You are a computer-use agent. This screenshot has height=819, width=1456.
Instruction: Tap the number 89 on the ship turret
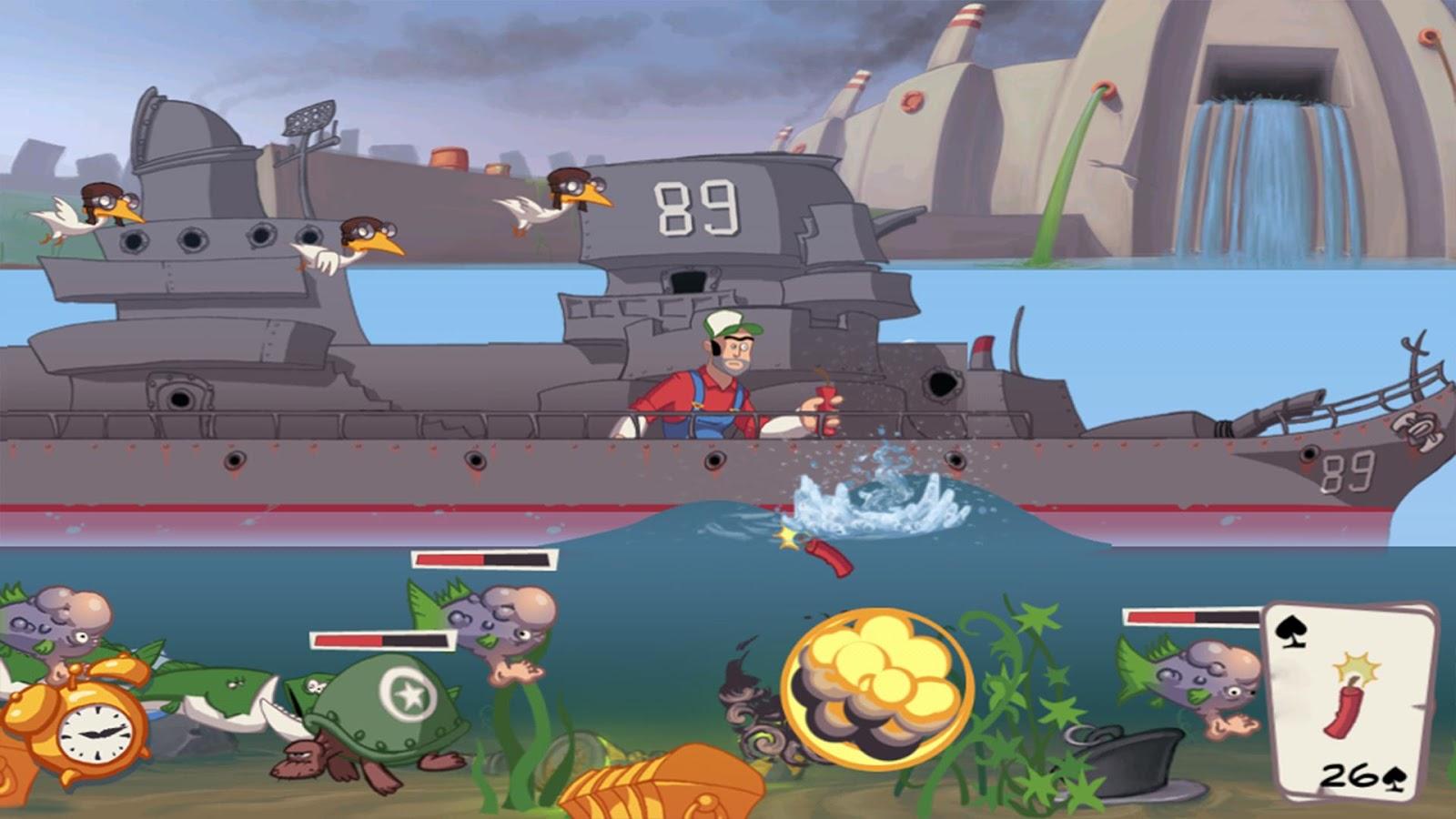(696, 206)
